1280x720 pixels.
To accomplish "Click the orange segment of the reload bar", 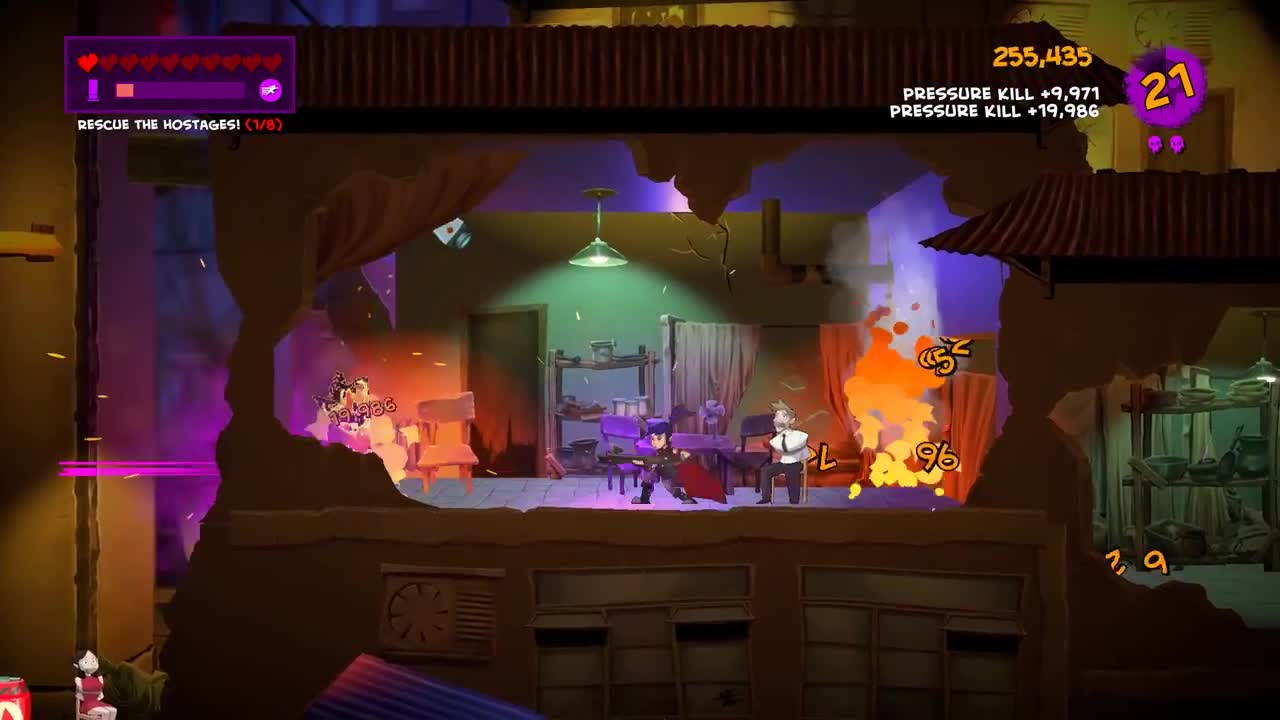I will tap(125, 90).
